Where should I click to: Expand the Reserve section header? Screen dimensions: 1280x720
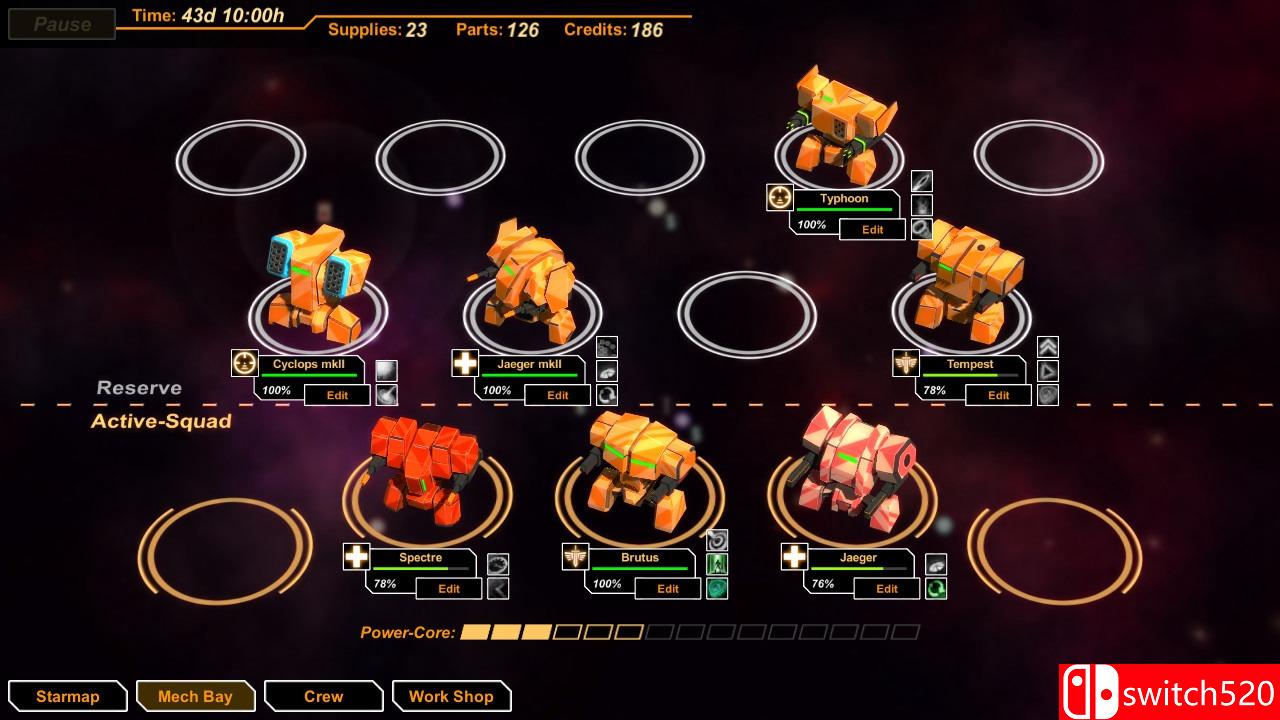click(x=138, y=387)
